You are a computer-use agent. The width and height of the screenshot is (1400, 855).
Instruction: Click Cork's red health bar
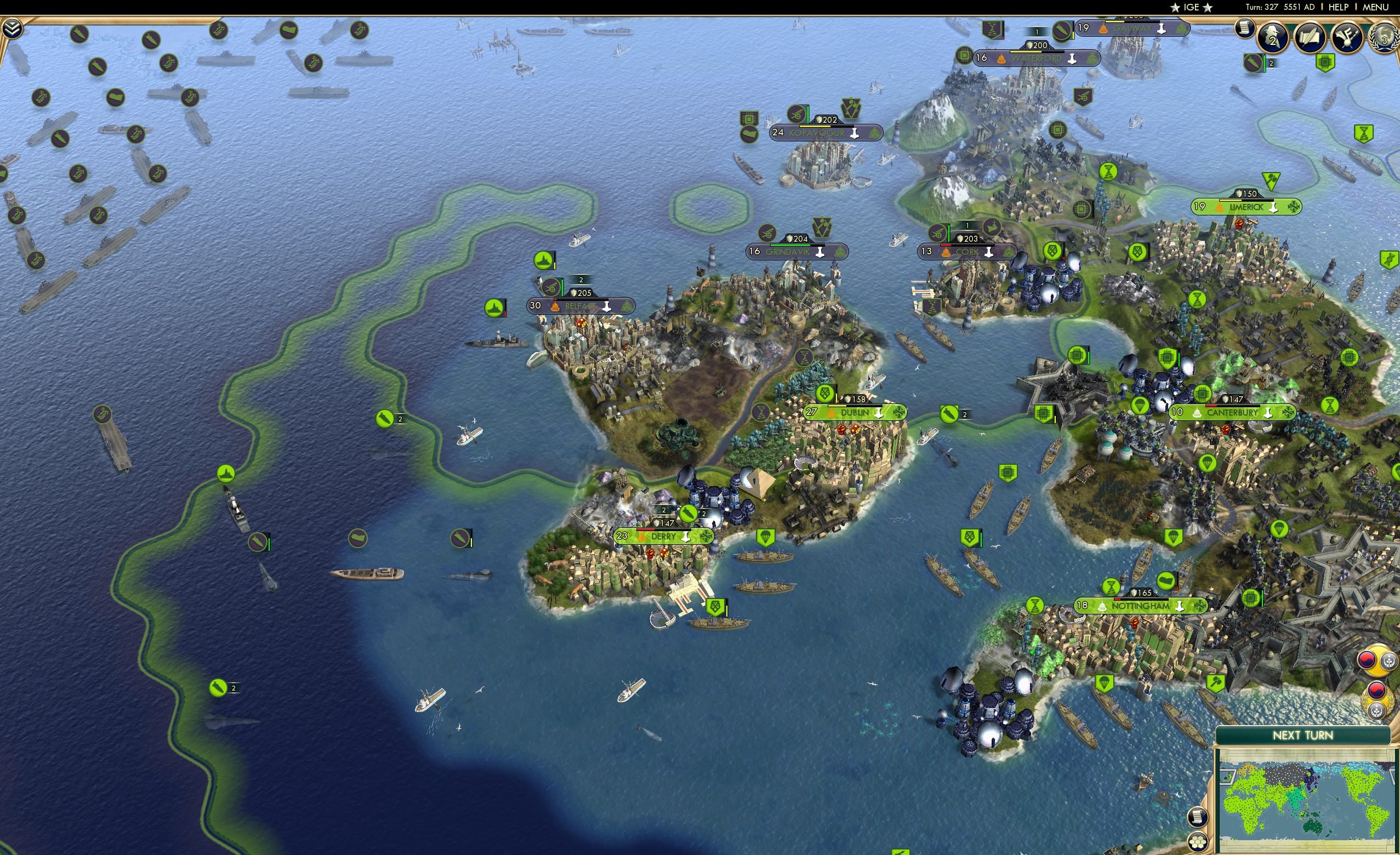946,246
